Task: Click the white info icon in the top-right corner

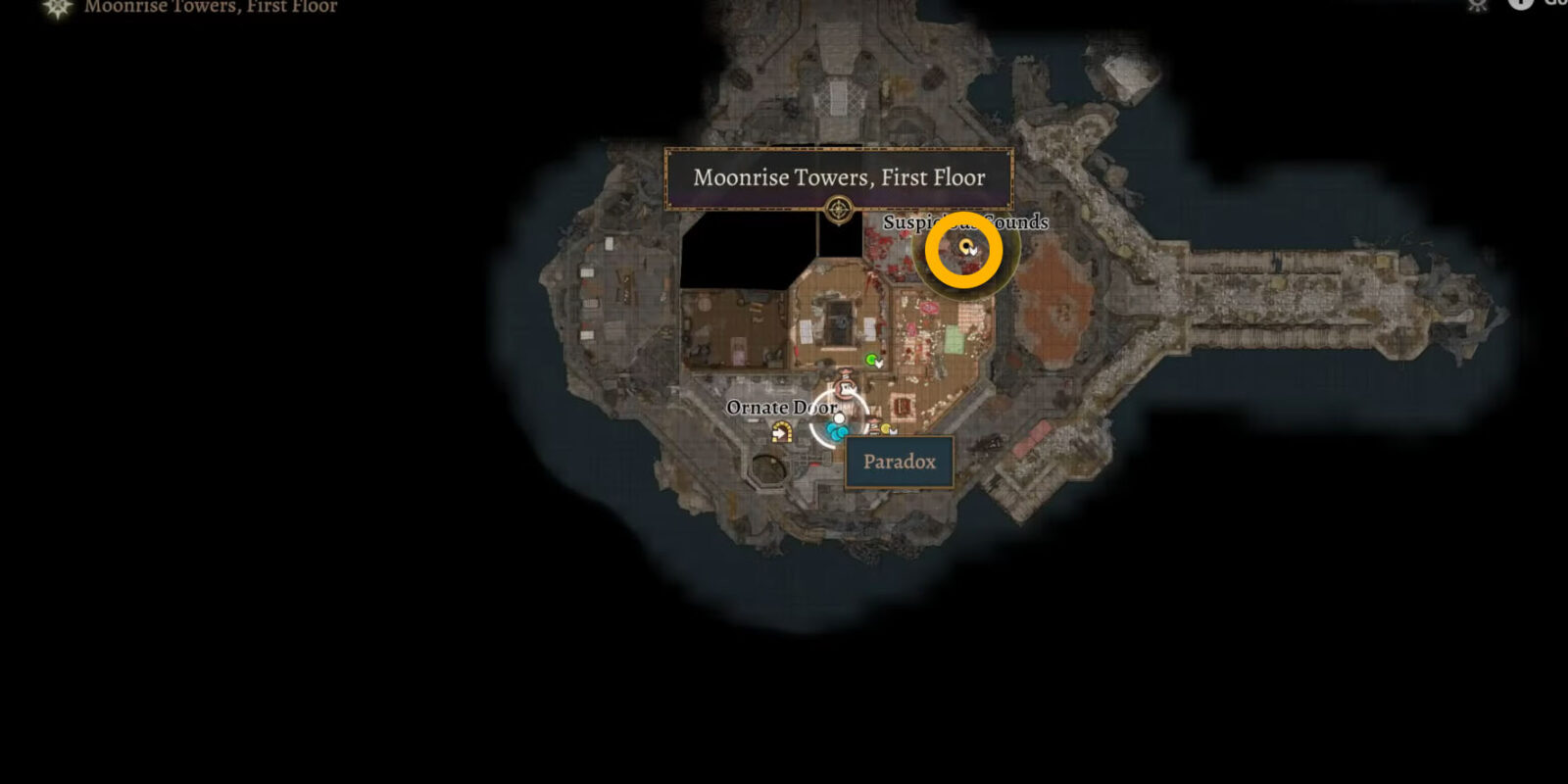Action: tap(1520, 6)
